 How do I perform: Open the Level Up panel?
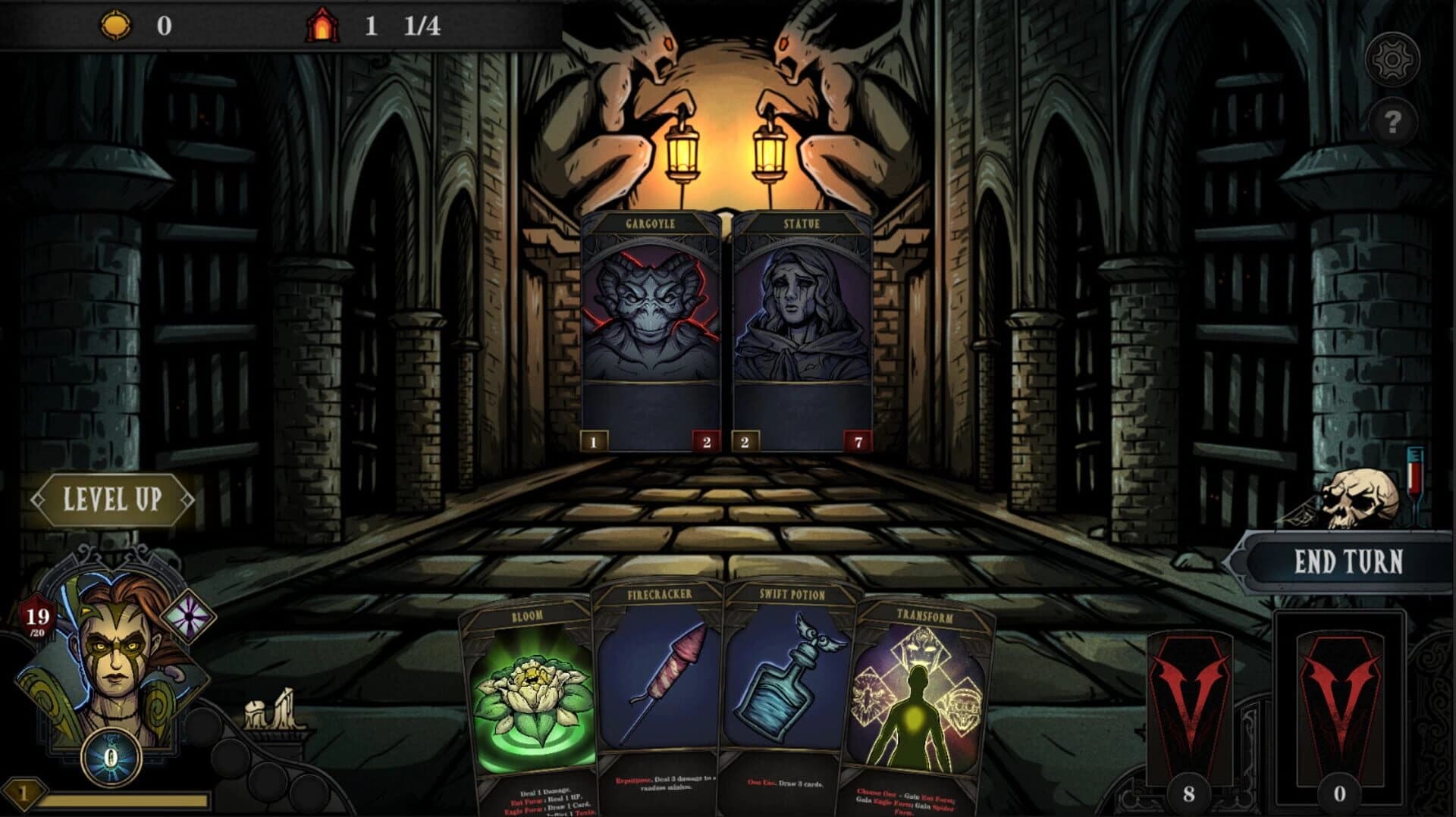click(x=112, y=500)
